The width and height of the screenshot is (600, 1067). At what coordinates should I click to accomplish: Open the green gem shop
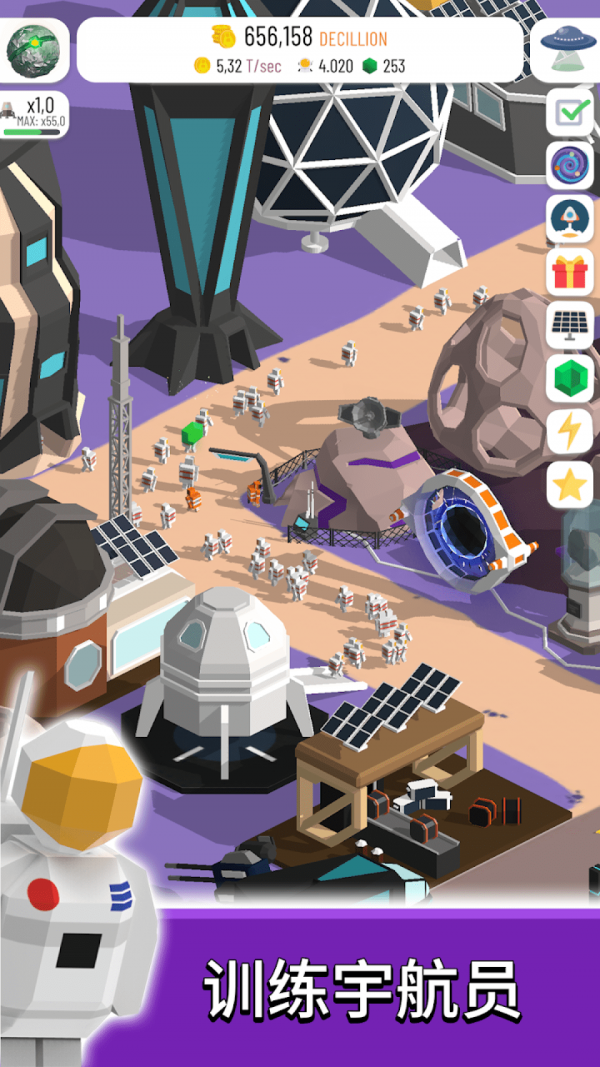pyautogui.click(x=571, y=379)
